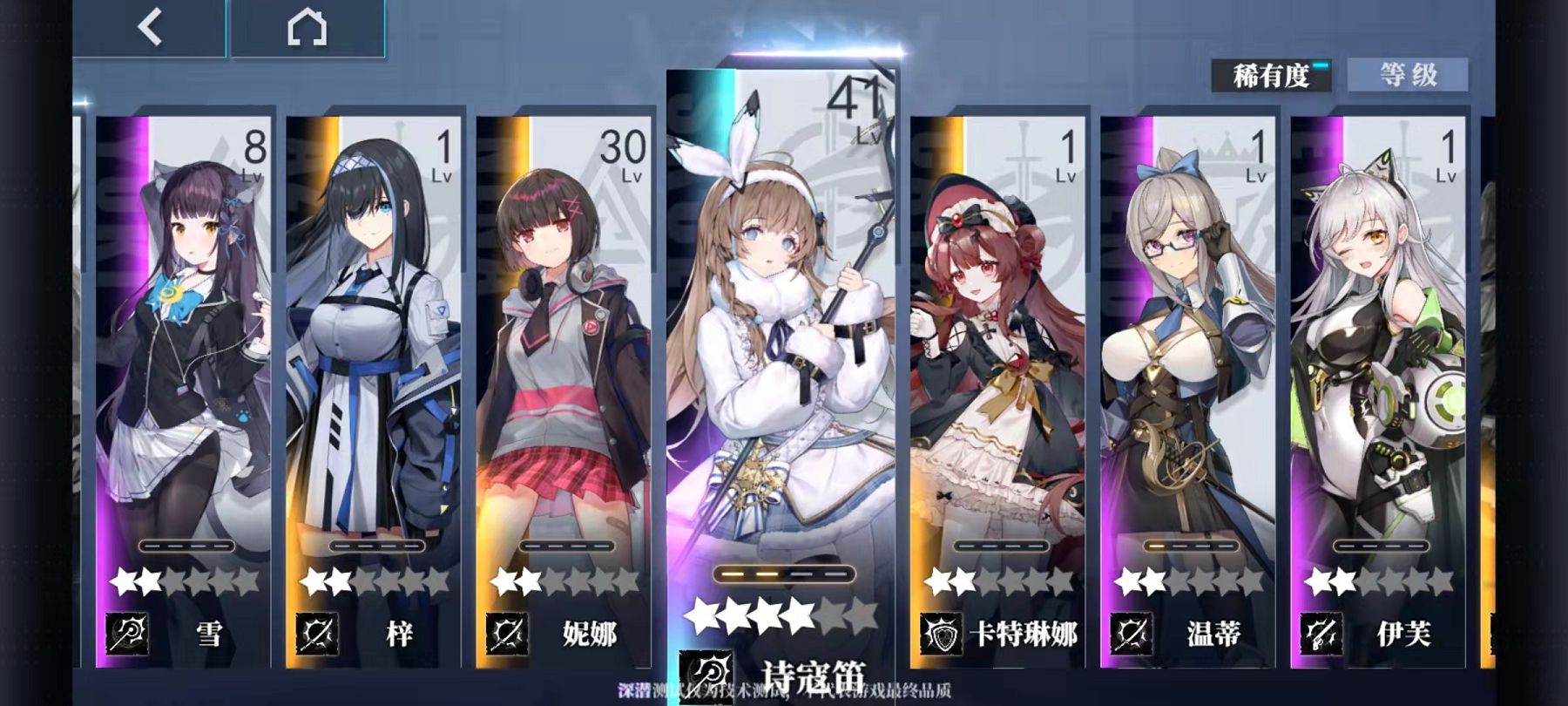
Task: Sort characters by 等级 level
Action: click(x=1407, y=75)
